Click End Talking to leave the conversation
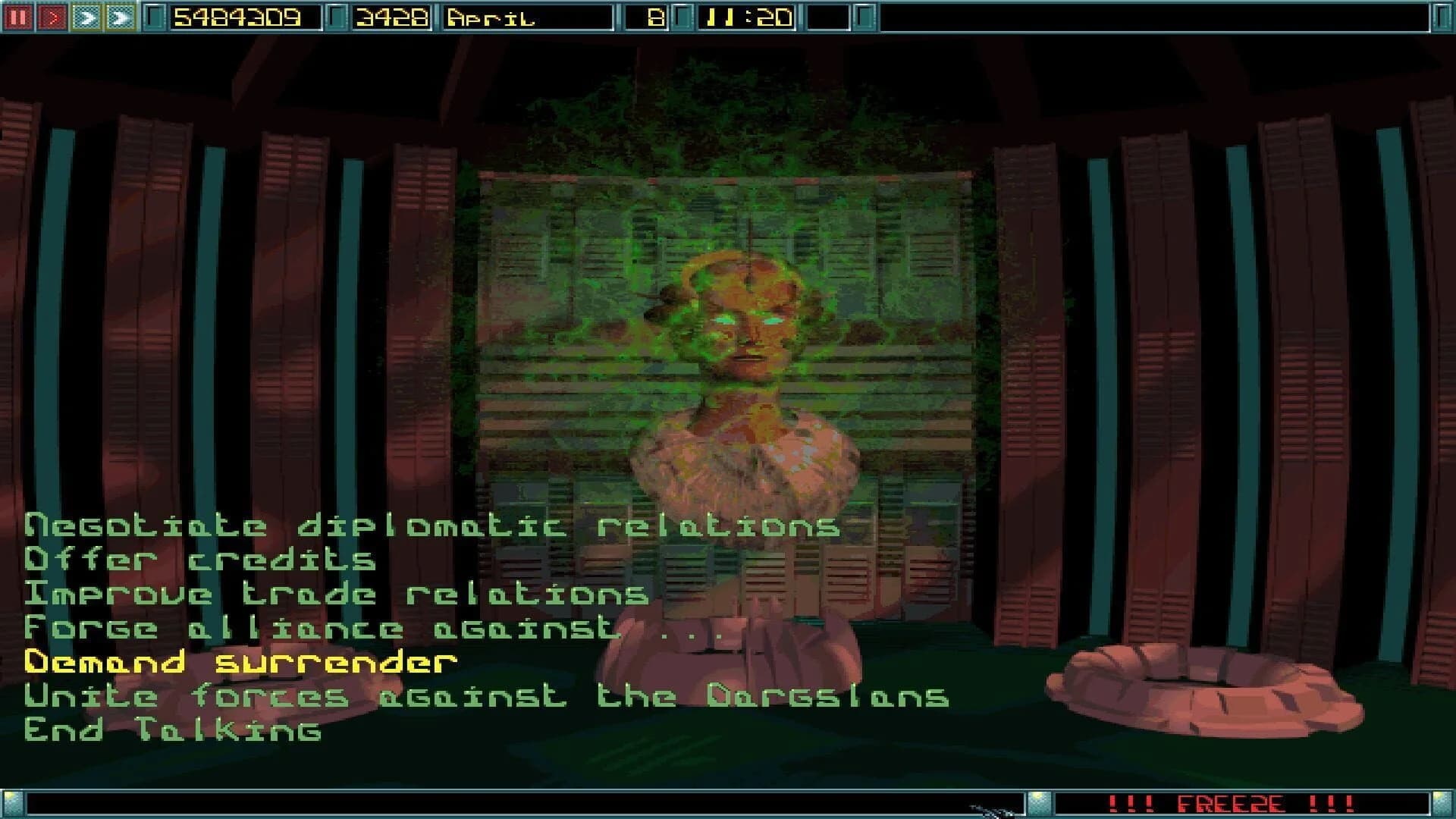This screenshot has height=819, width=1456. (x=173, y=730)
